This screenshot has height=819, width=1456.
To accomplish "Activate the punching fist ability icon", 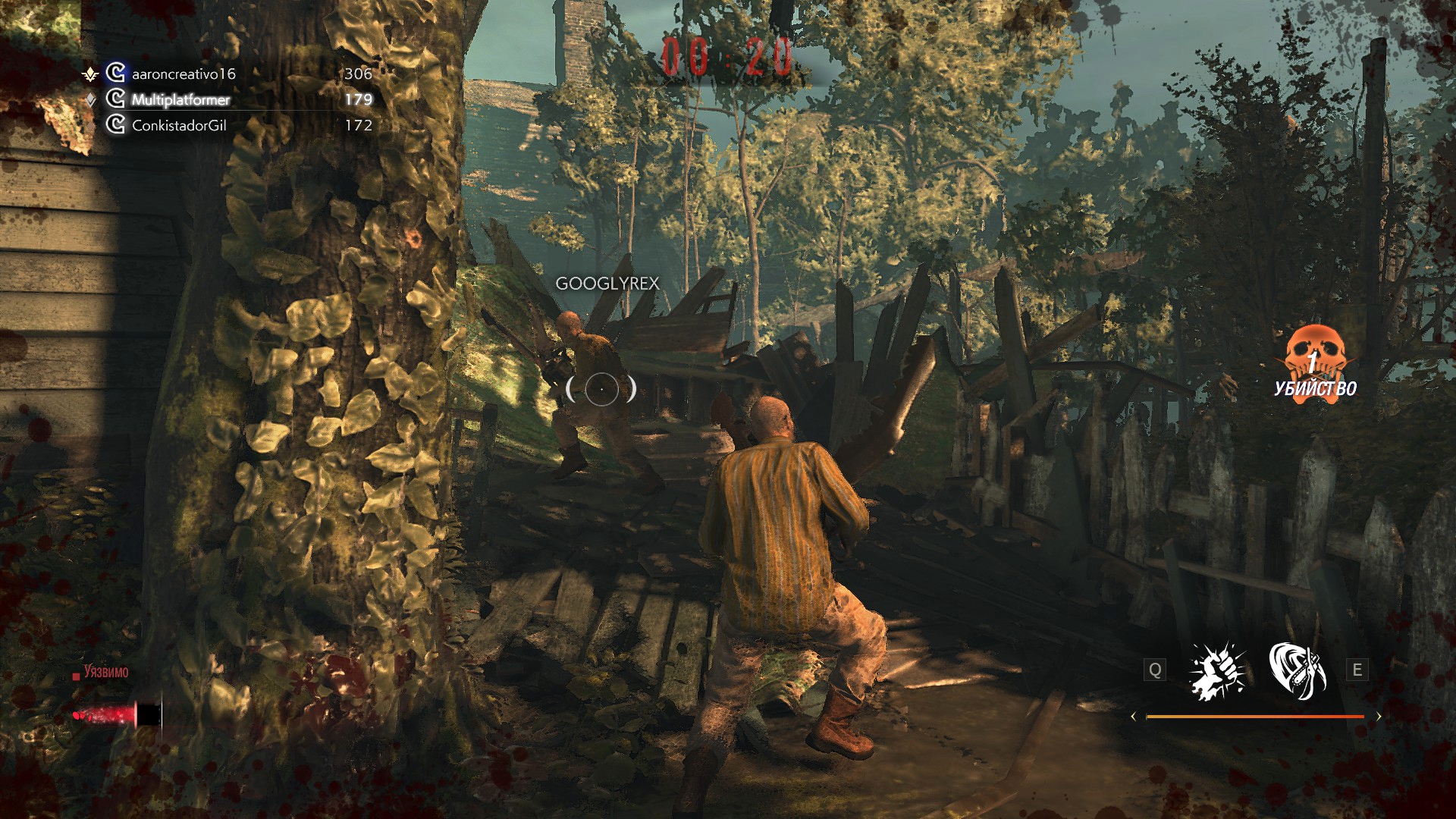I will click(1217, 670).
